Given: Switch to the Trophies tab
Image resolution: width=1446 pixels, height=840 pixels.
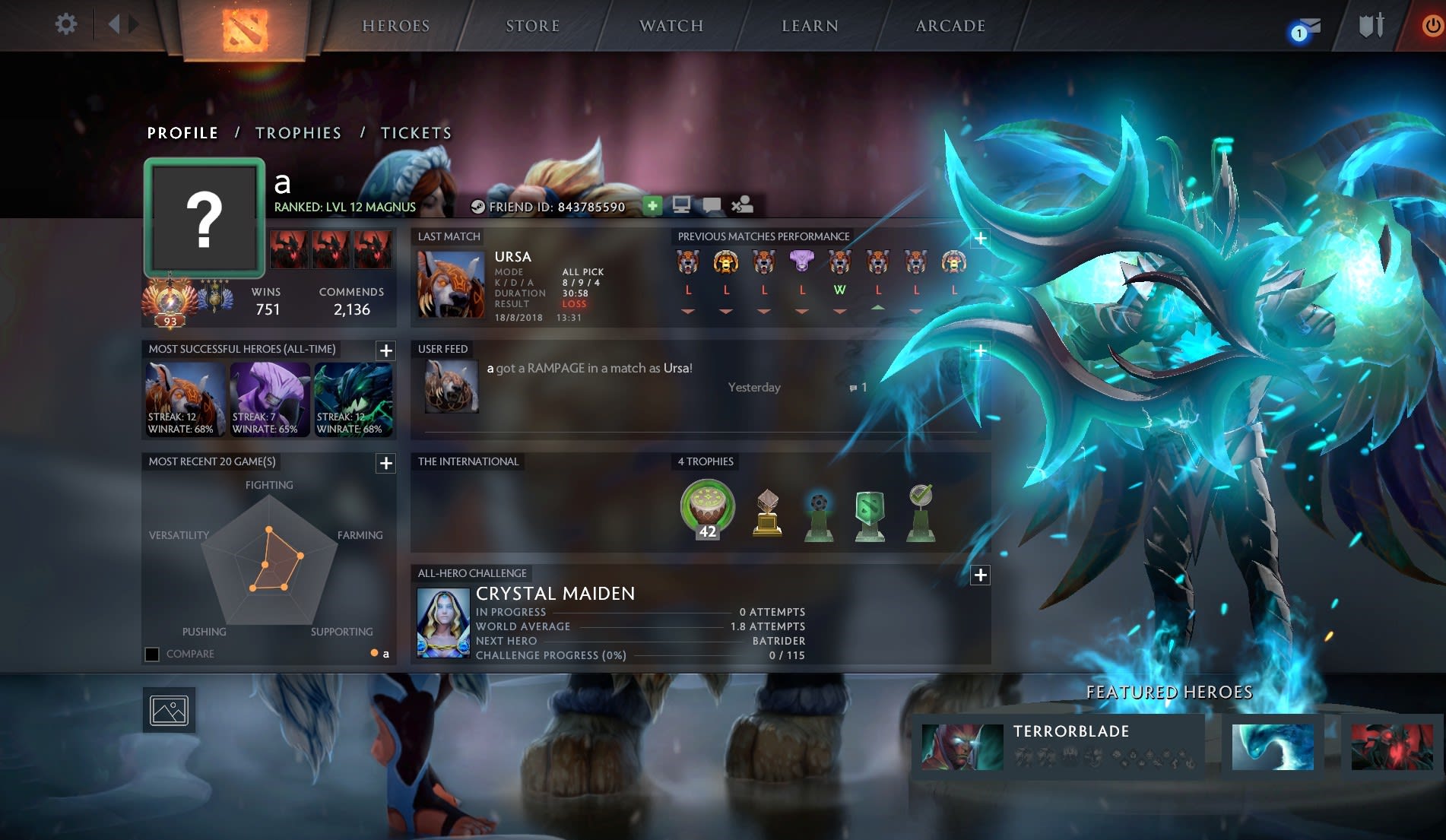Looking at the screenshot, I should [298, 133].
